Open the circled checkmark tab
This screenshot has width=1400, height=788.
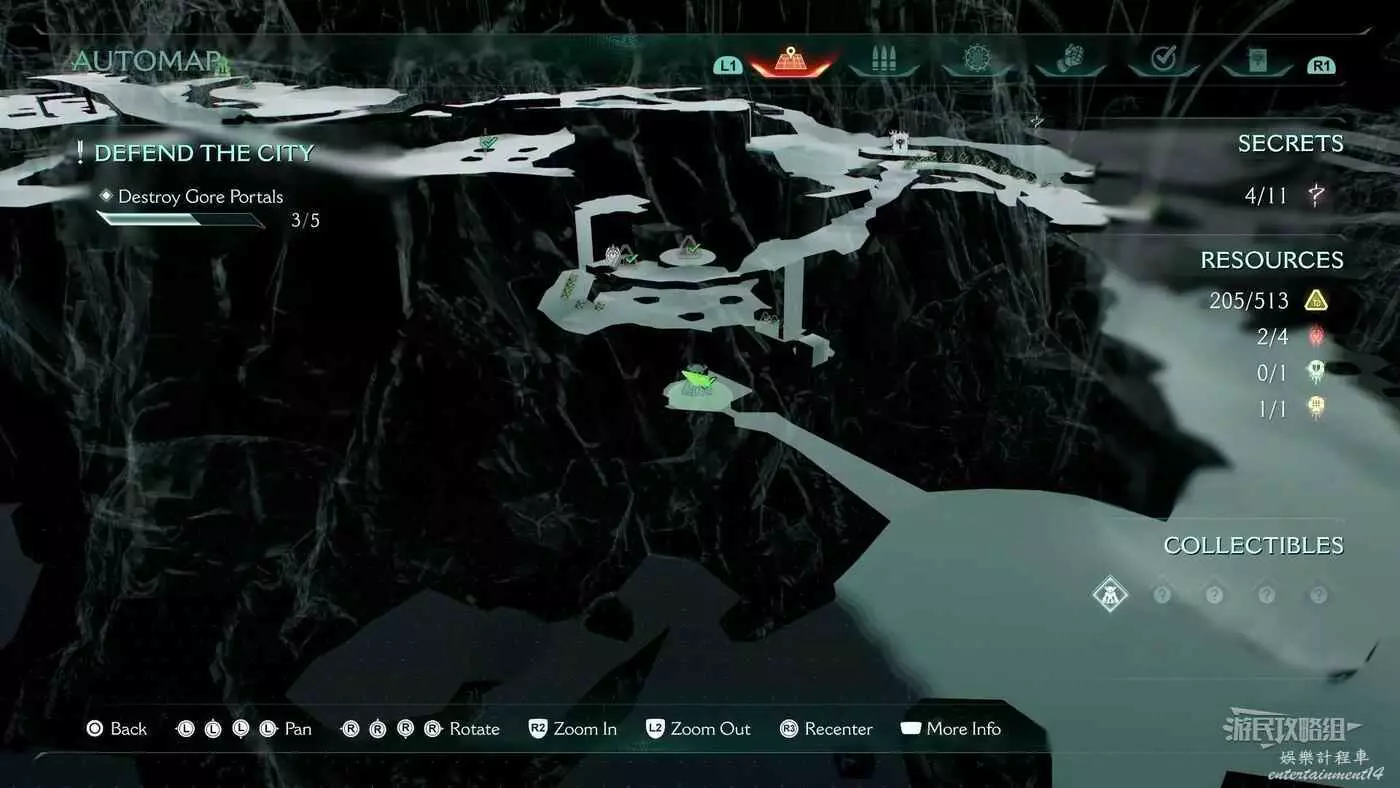tap(1163, 60)
